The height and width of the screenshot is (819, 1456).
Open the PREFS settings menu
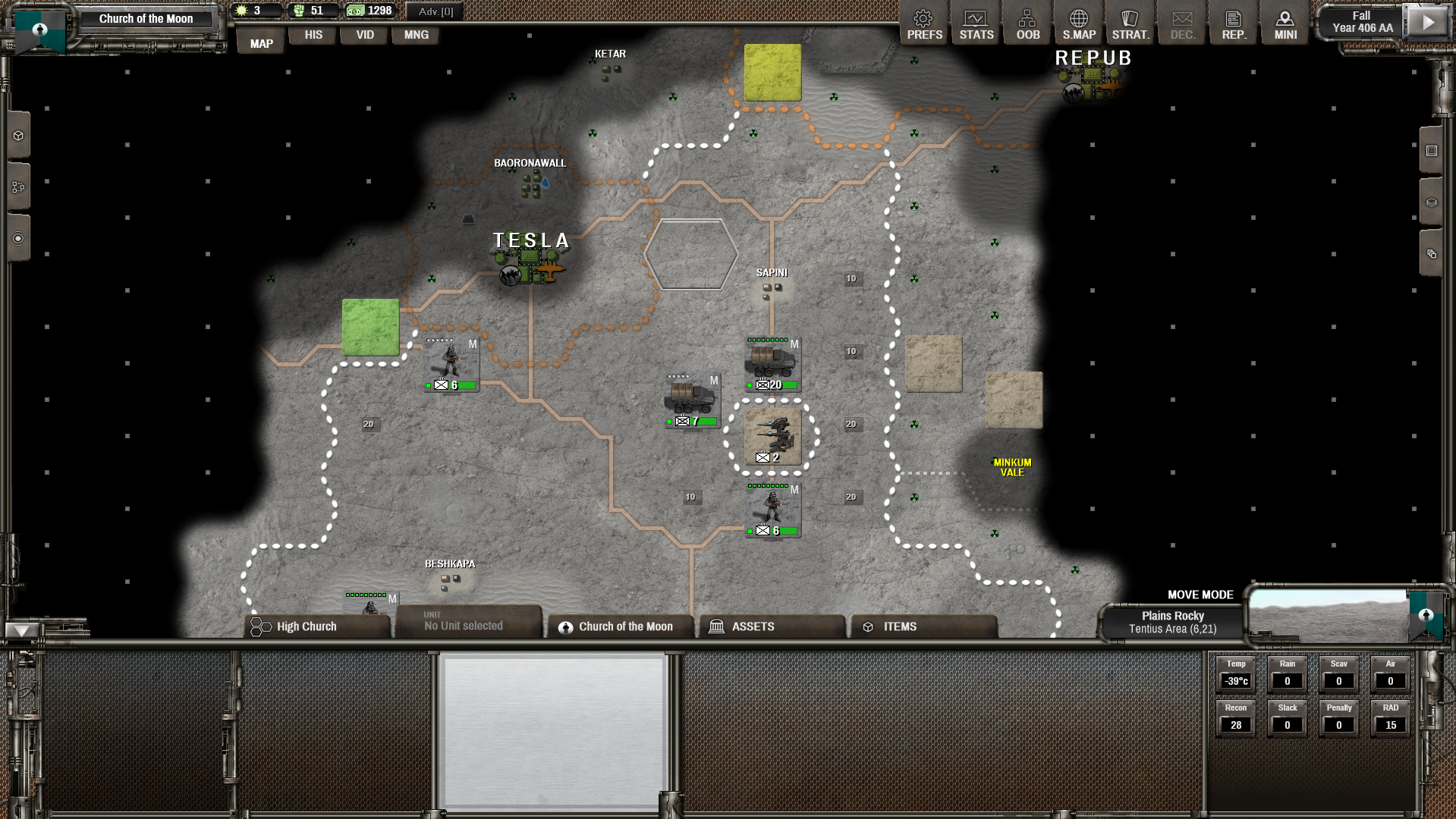[924, 24]
